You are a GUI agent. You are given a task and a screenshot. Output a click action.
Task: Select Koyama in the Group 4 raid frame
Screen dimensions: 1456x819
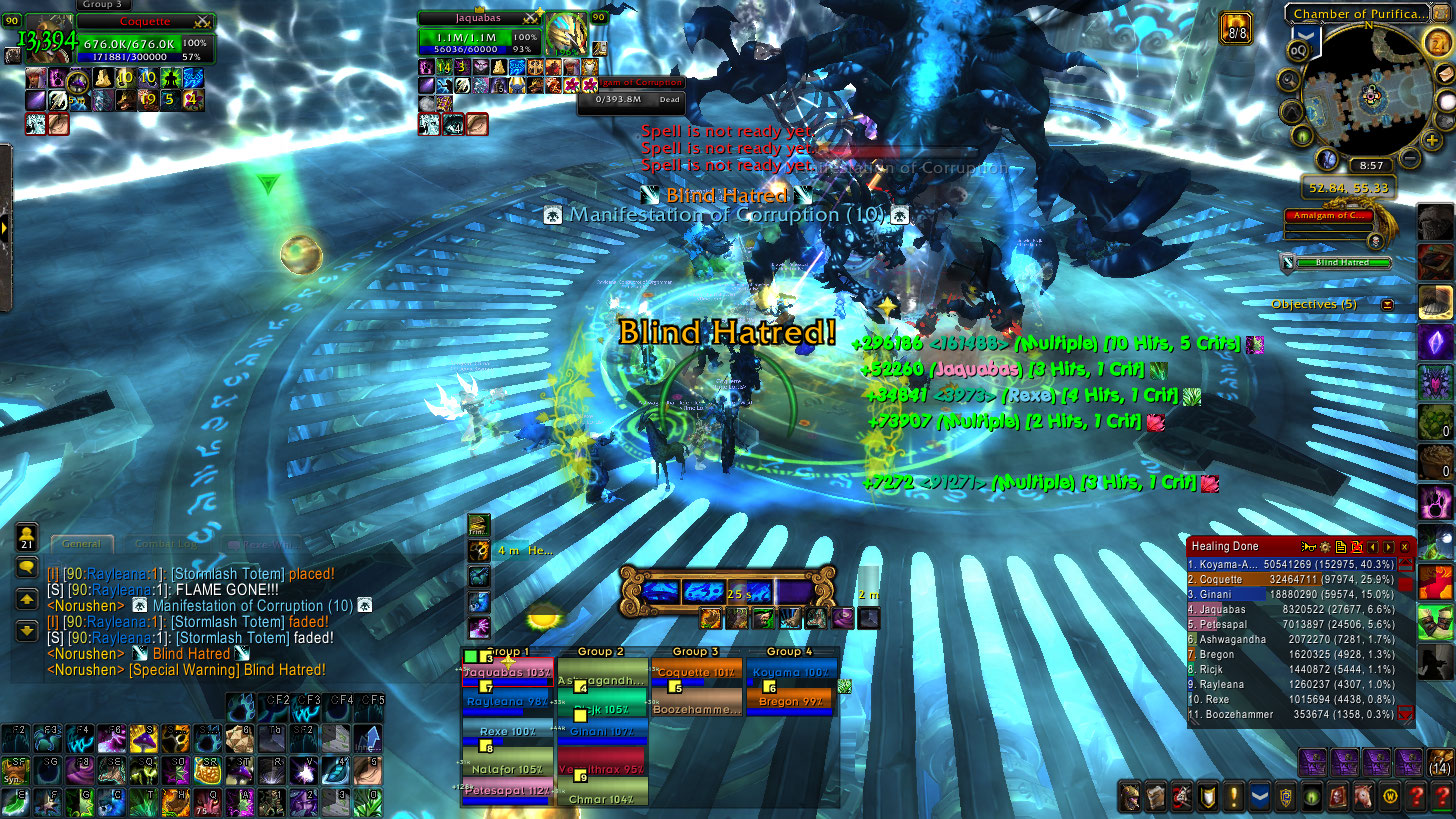(789, 674)
